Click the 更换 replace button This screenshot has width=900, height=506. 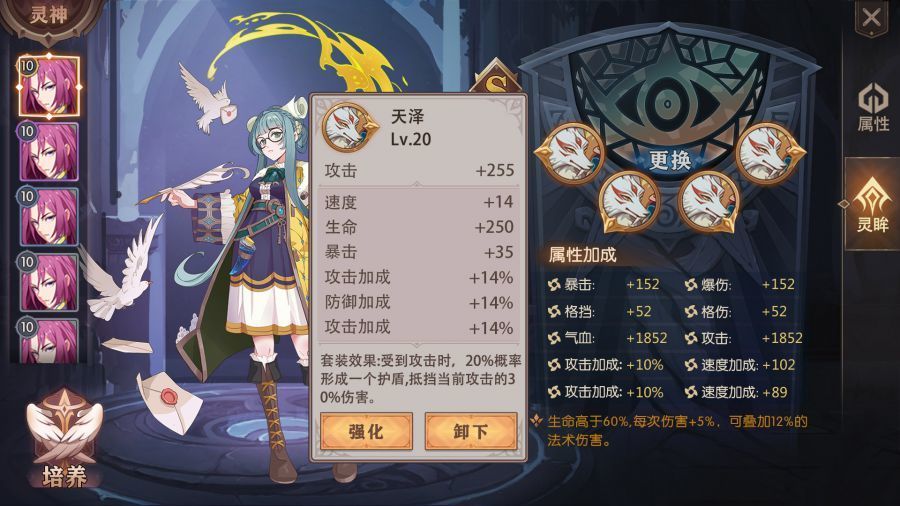click(670, 159)
